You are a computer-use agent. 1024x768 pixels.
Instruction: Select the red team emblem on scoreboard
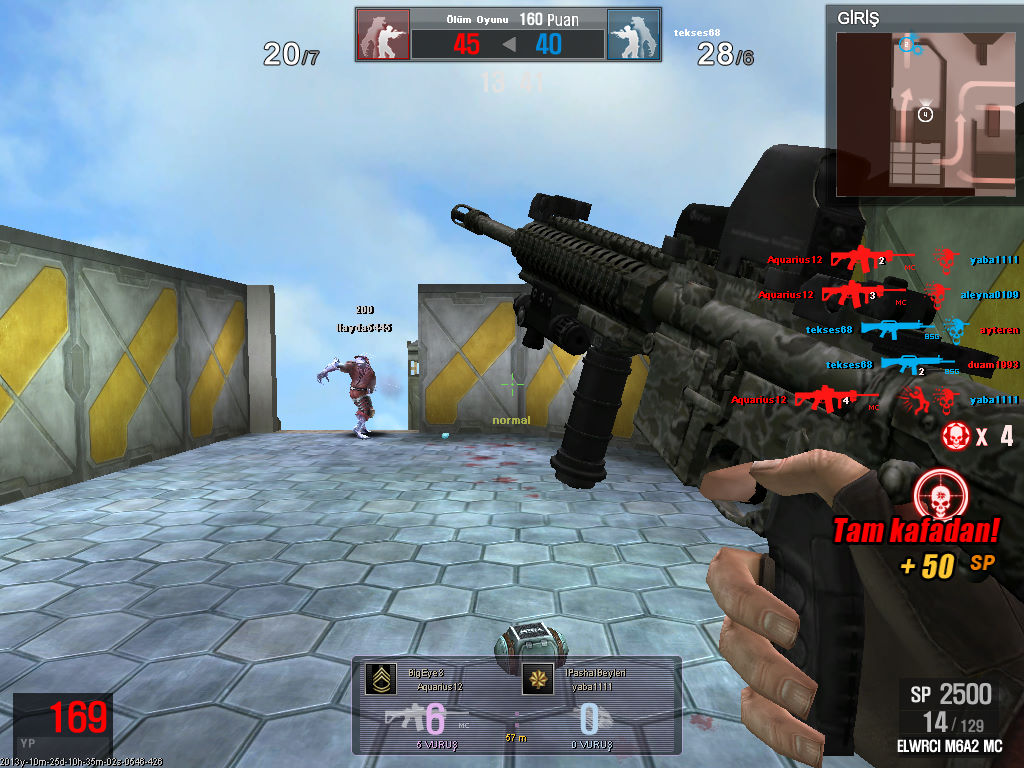pyautogui.click(x=383, y=35)
